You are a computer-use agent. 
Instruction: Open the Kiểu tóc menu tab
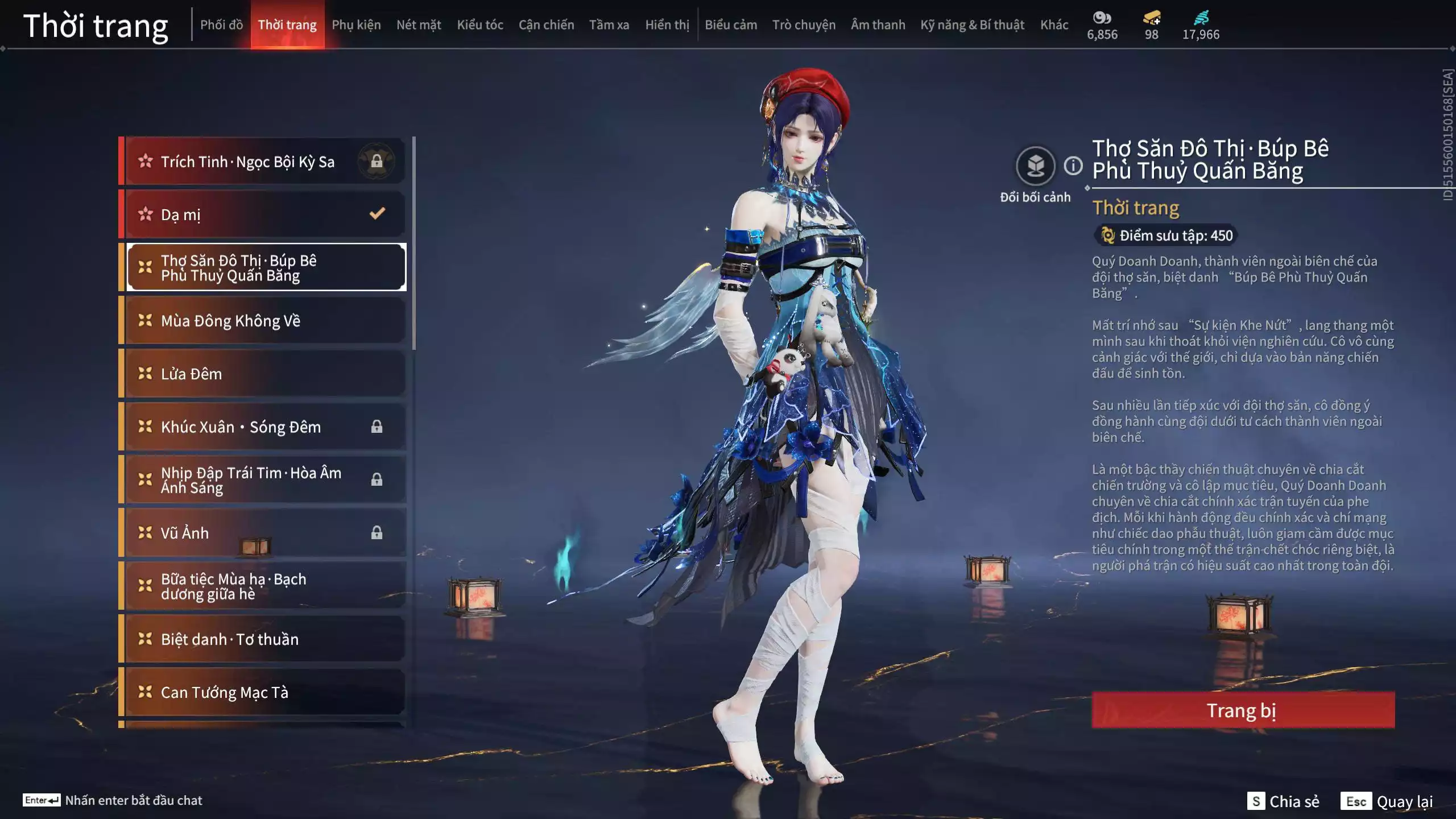(x=479, y=24)
